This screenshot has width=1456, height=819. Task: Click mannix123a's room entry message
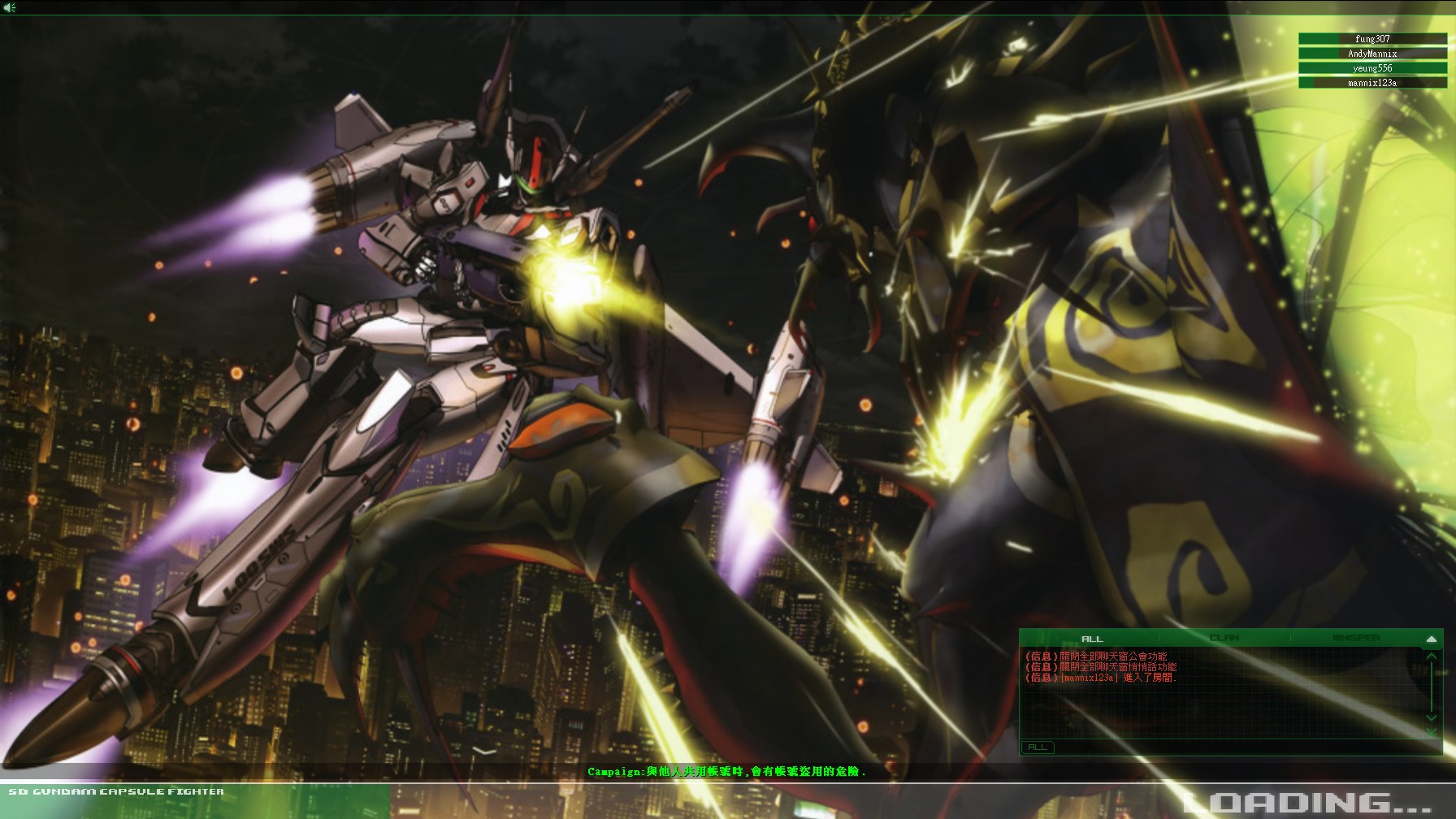[1098, 681]
